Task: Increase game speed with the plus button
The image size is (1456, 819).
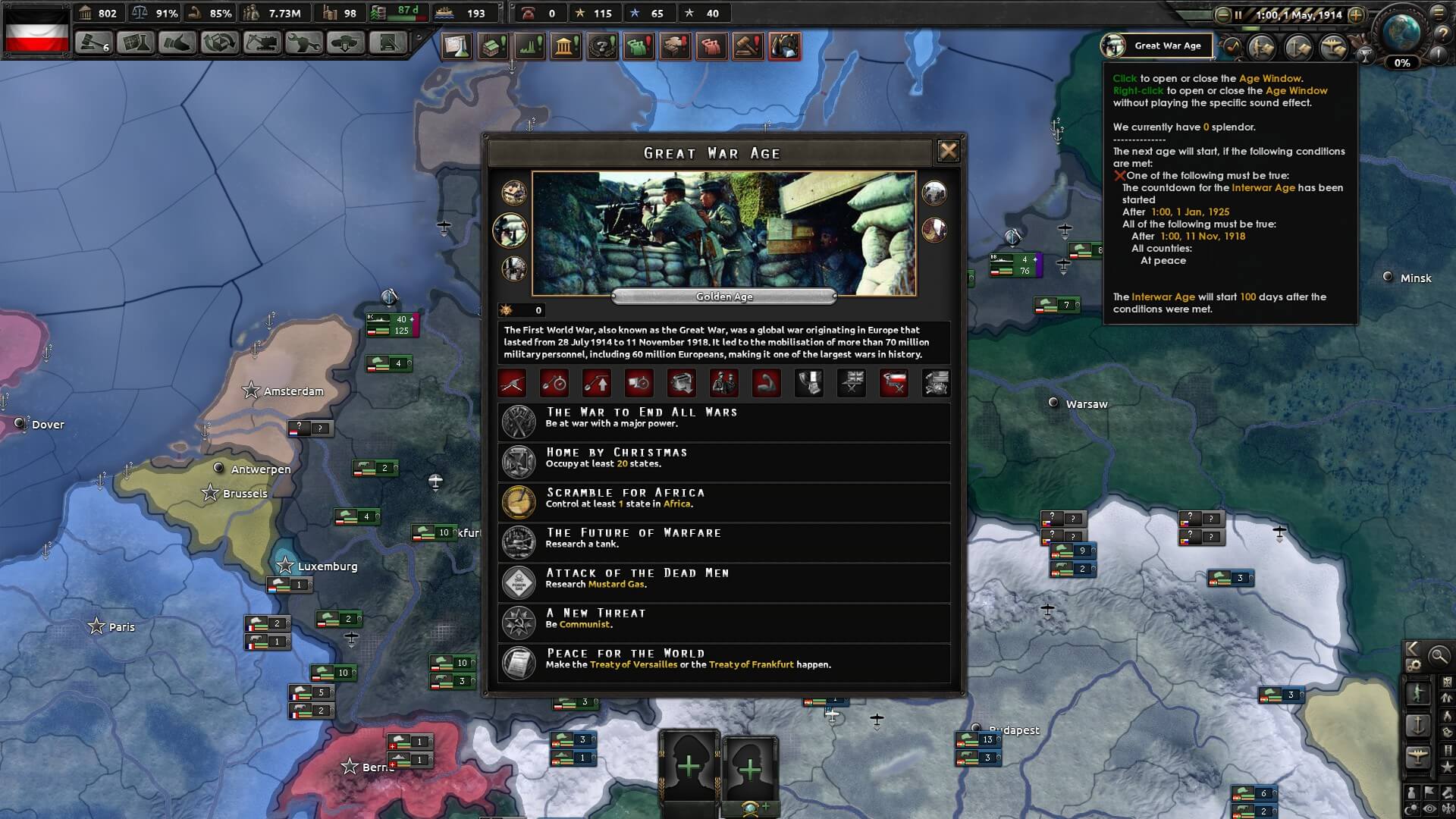Action: 1356,14
